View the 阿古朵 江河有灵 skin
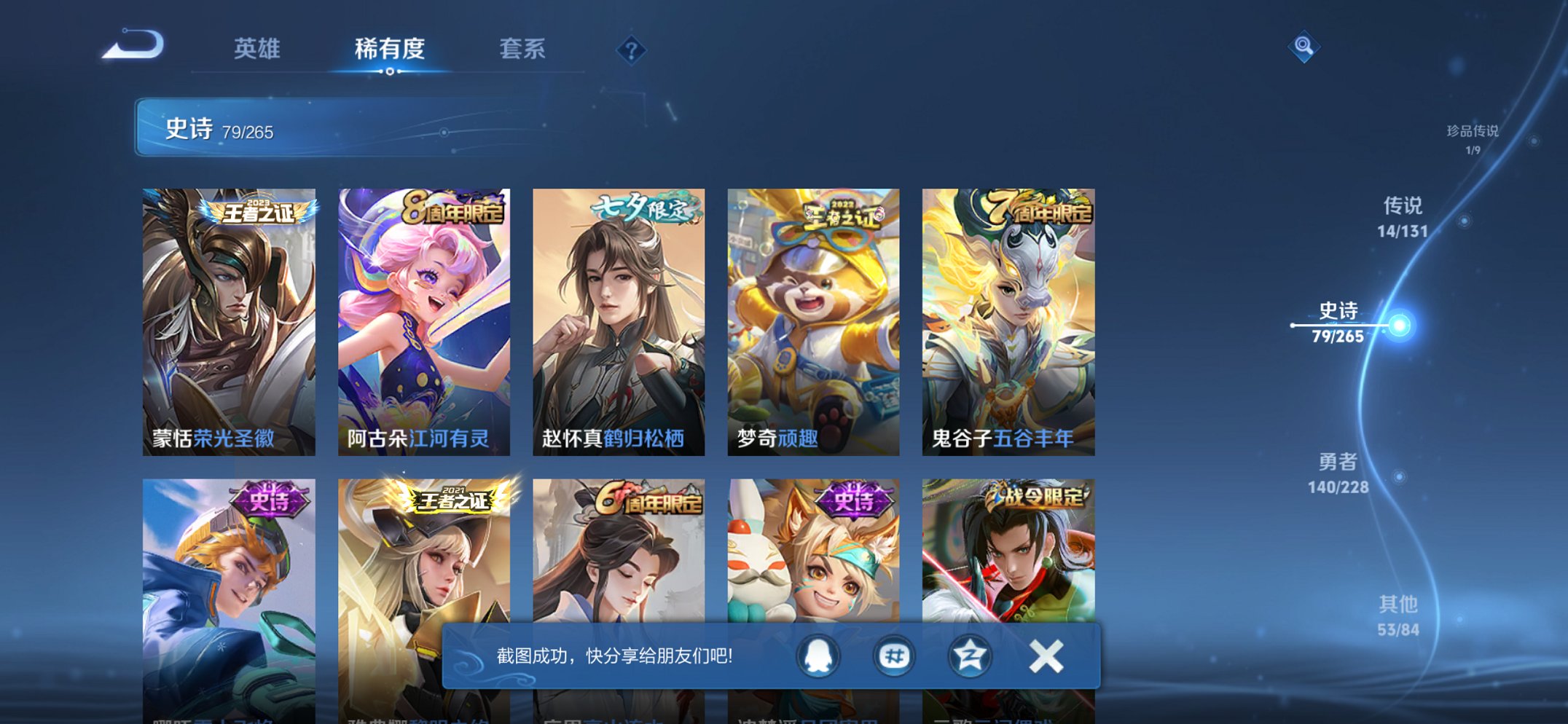Viewport: 1568px width, 724px height. point(423,320)
